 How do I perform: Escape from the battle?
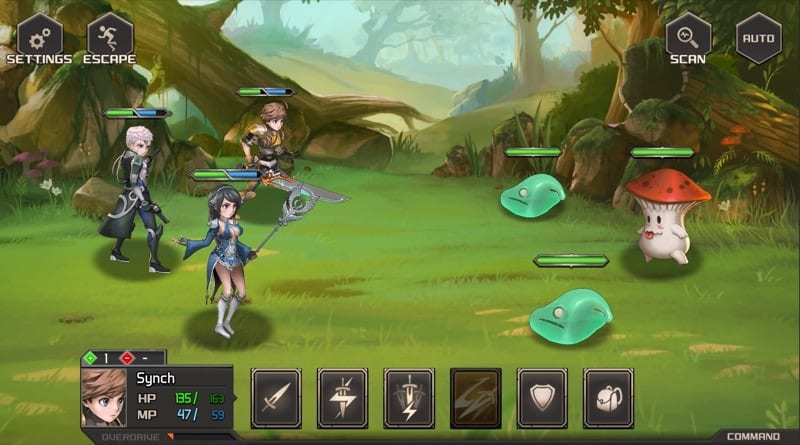pos(109,39)
